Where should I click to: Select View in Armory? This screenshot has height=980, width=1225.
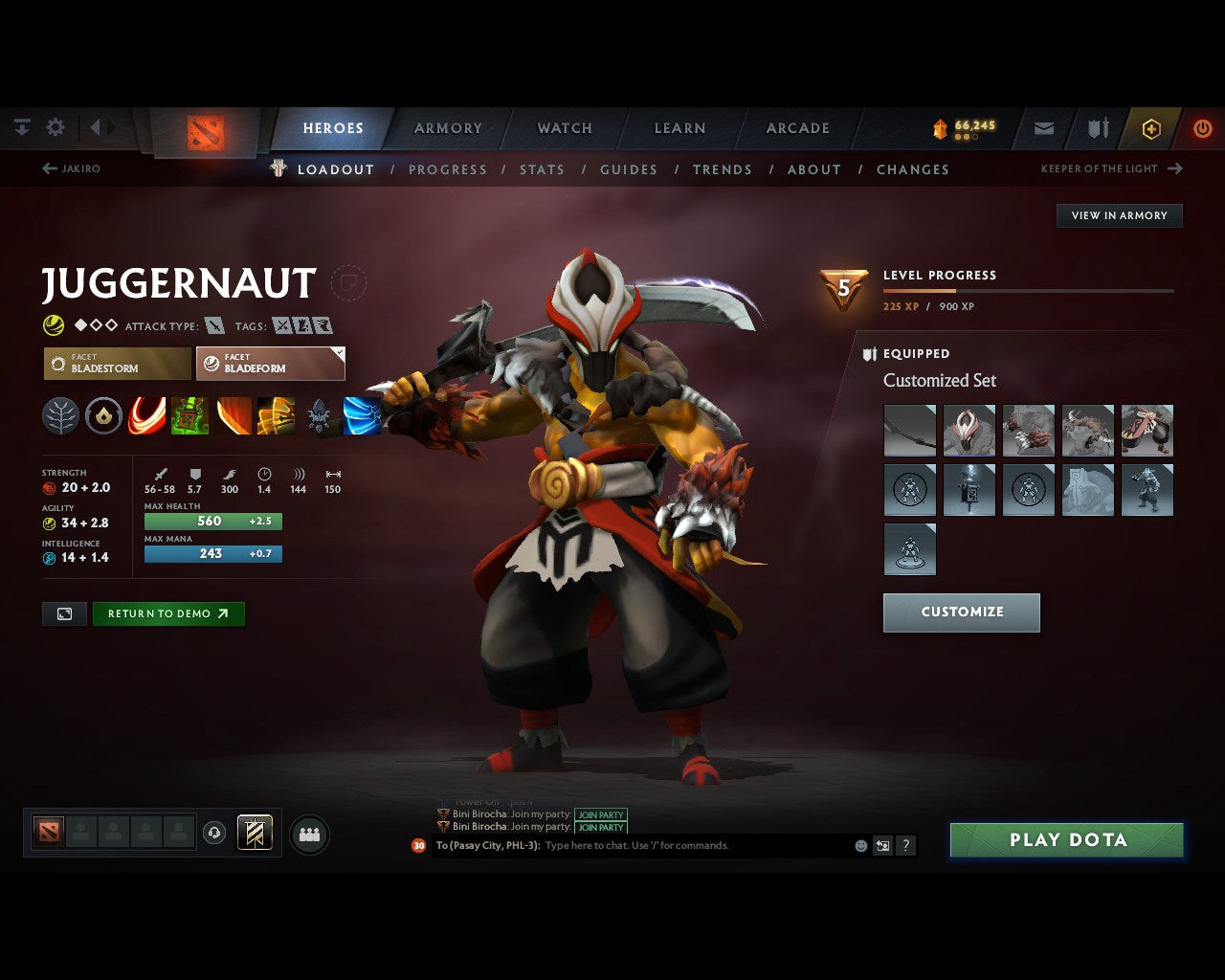click(x=1119, y=215)
